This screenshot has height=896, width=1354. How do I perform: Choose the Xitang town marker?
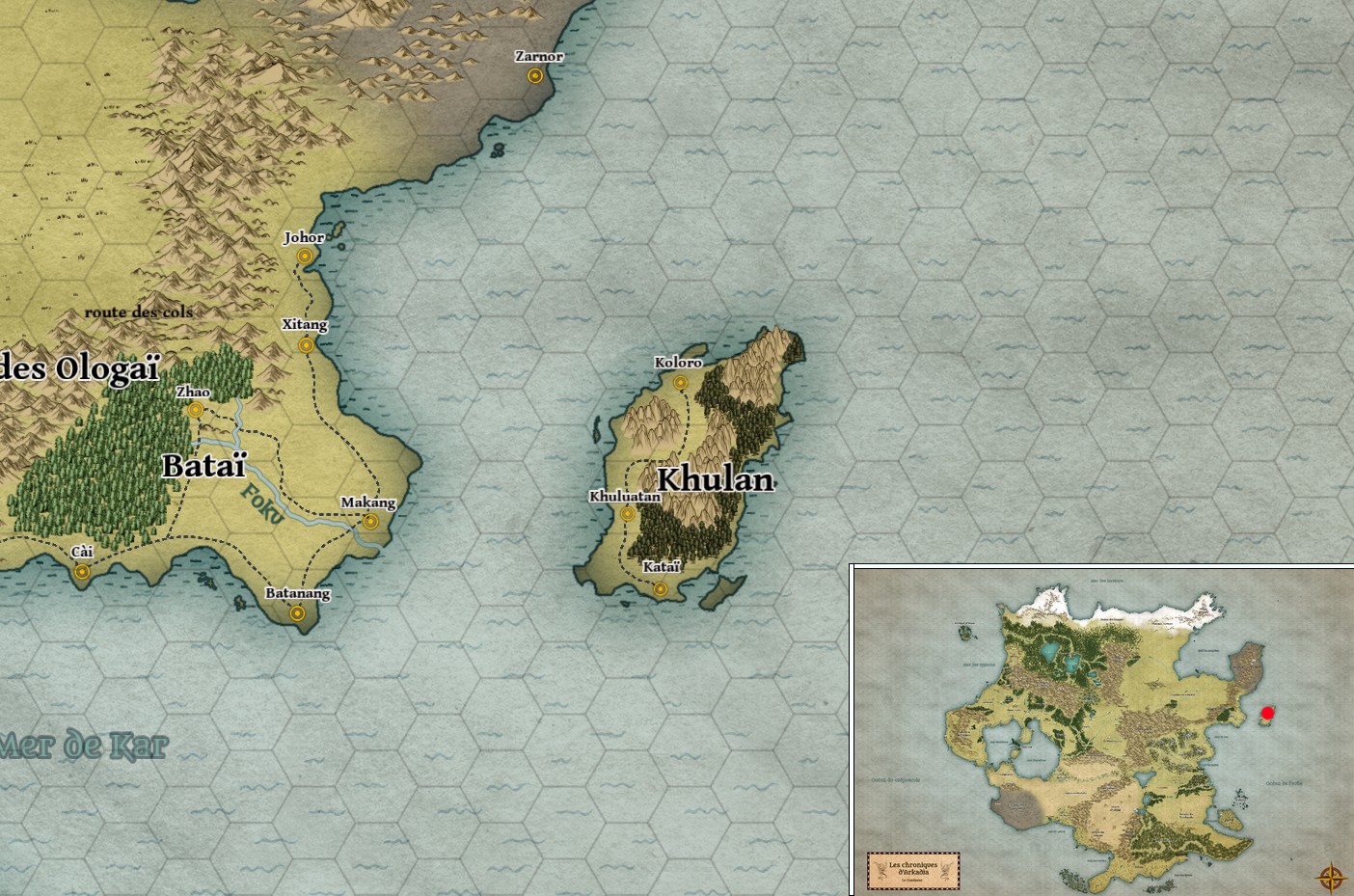click(307, 345)
